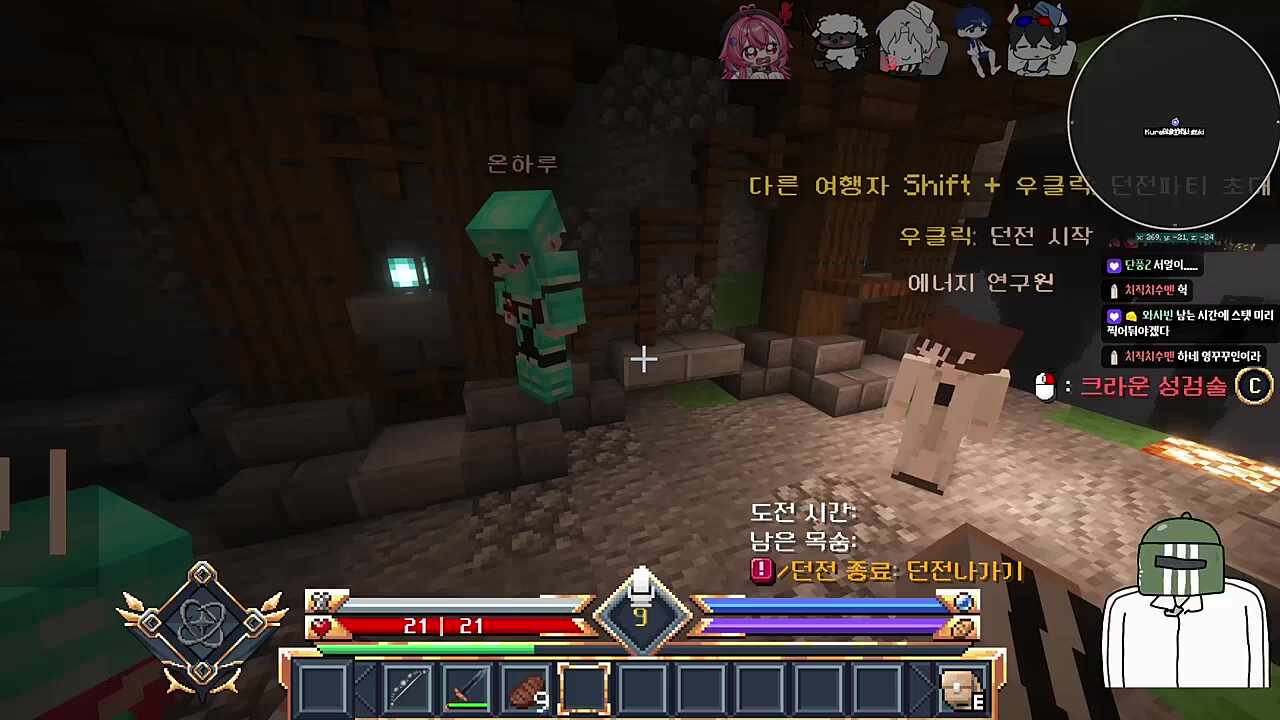Click the bullet badge next to 치직치수맨
This screenshot has width=1280, height=720.
[1114, 290]
